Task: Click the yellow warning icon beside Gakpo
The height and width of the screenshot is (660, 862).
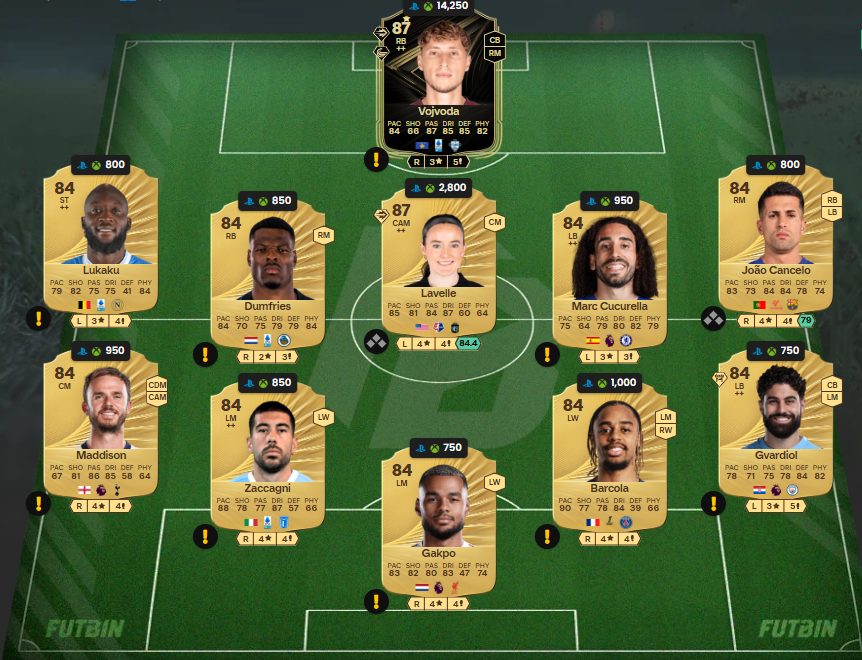Action: (376, 601)
